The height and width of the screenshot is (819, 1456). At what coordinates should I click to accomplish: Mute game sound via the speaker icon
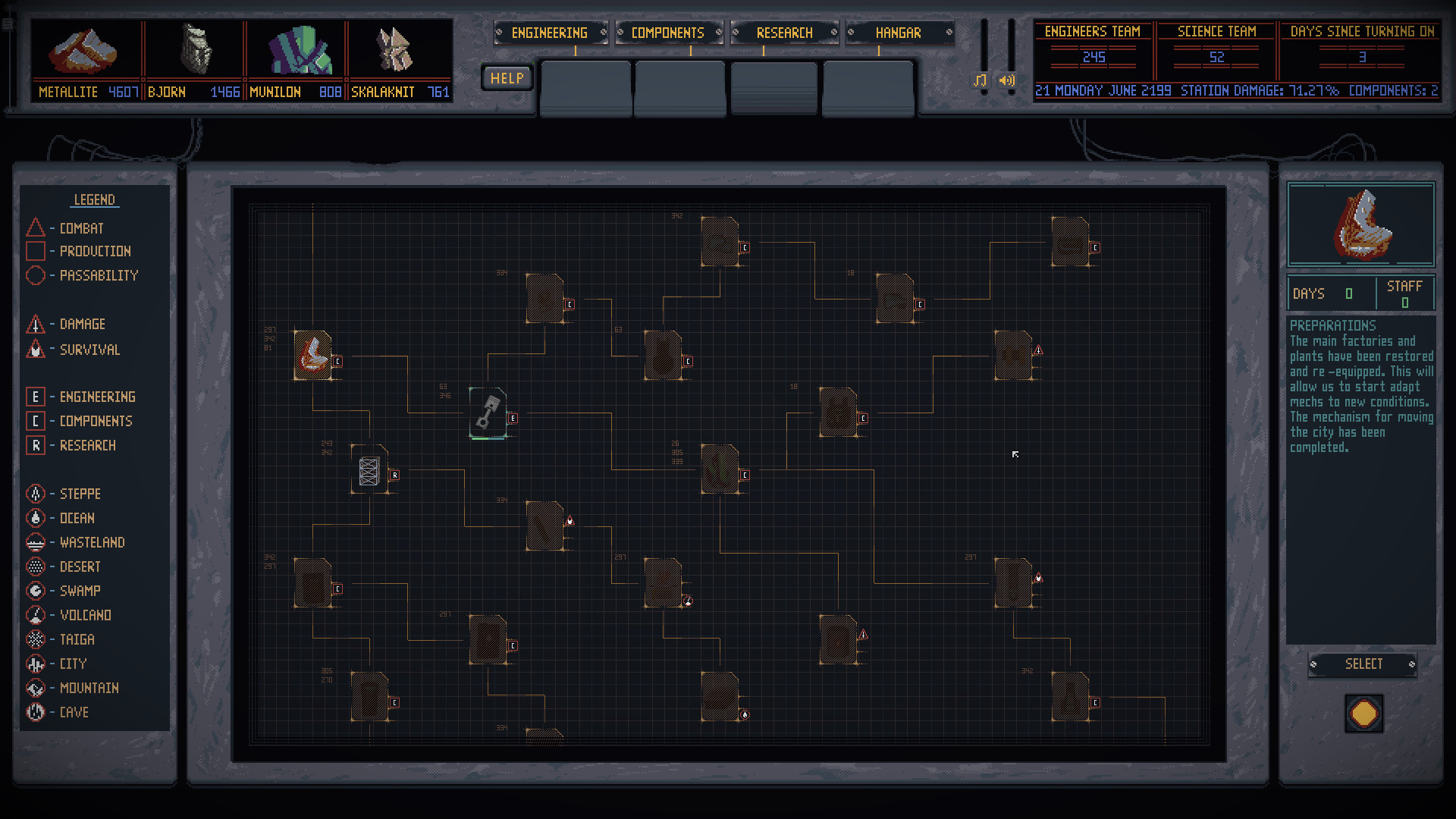1006,79
